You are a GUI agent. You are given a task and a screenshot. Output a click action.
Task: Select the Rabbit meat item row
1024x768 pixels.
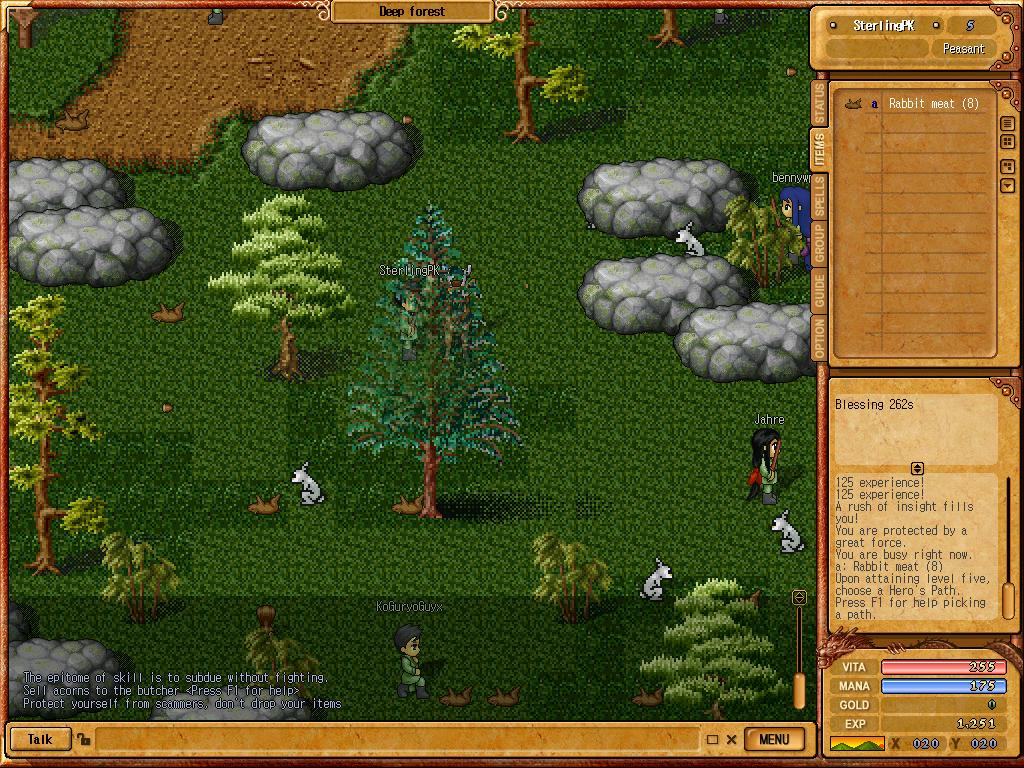tap(920, 104)
